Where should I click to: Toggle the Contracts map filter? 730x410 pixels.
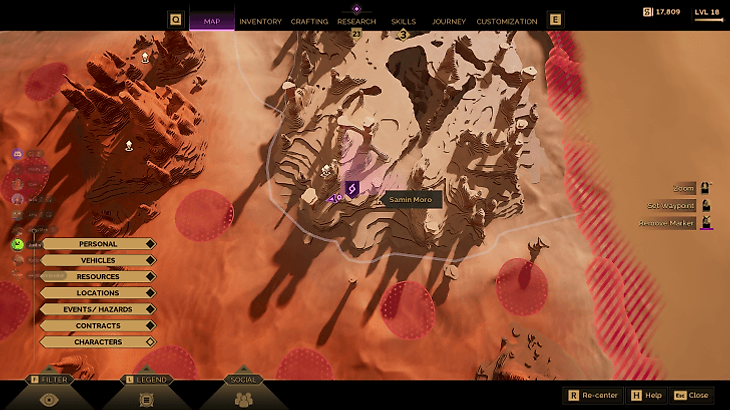98,325
